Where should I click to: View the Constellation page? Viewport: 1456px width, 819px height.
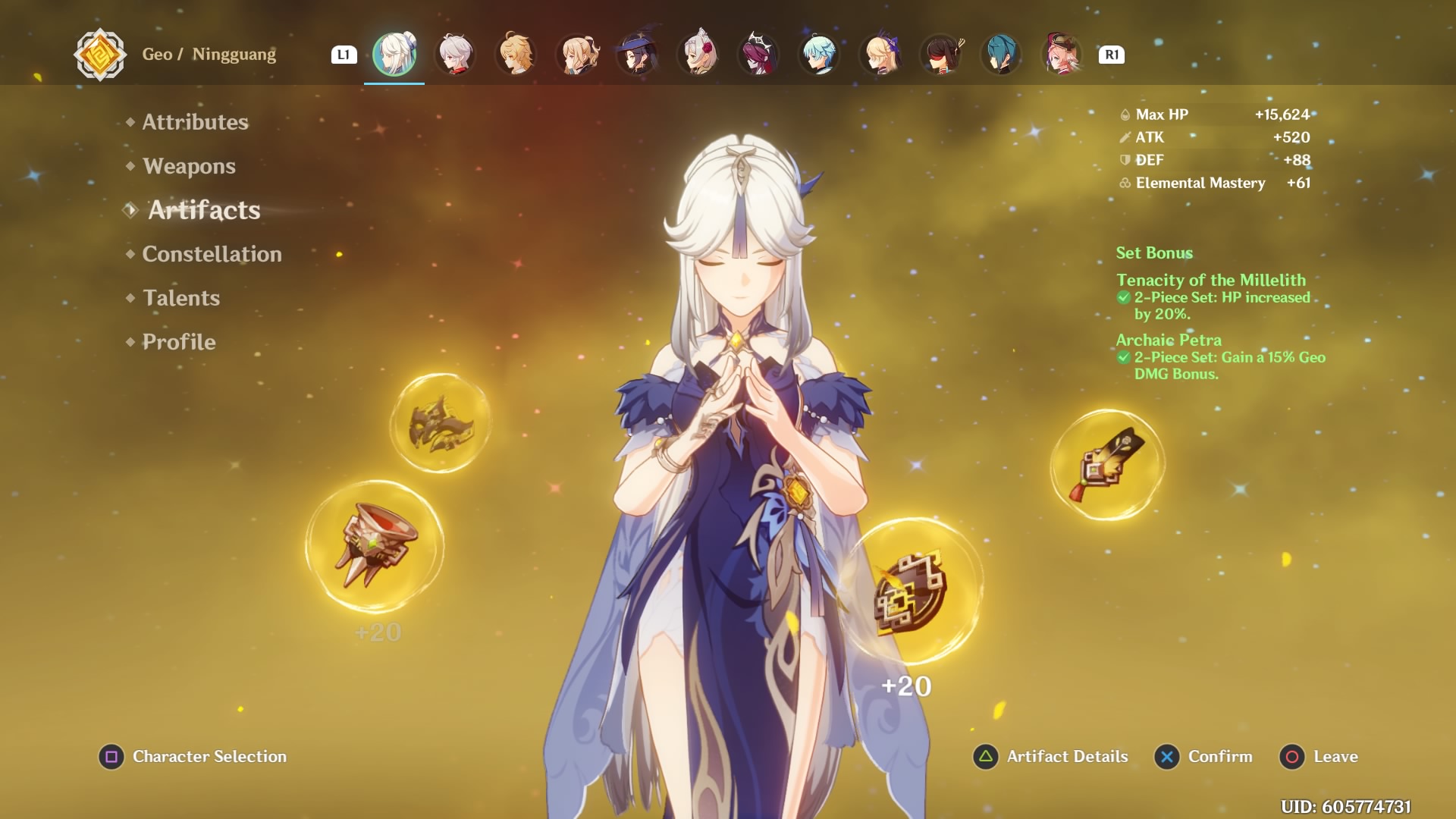click(212, 254)
